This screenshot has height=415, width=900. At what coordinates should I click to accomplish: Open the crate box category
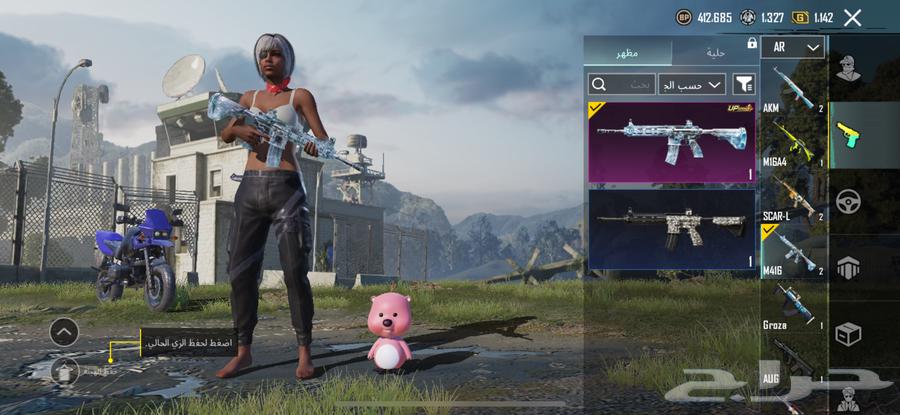849,334
